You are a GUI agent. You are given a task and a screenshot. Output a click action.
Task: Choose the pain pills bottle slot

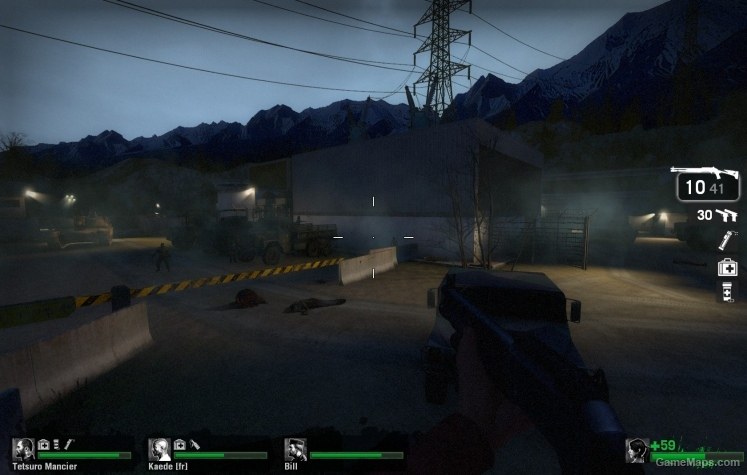(x=727, y=292)
